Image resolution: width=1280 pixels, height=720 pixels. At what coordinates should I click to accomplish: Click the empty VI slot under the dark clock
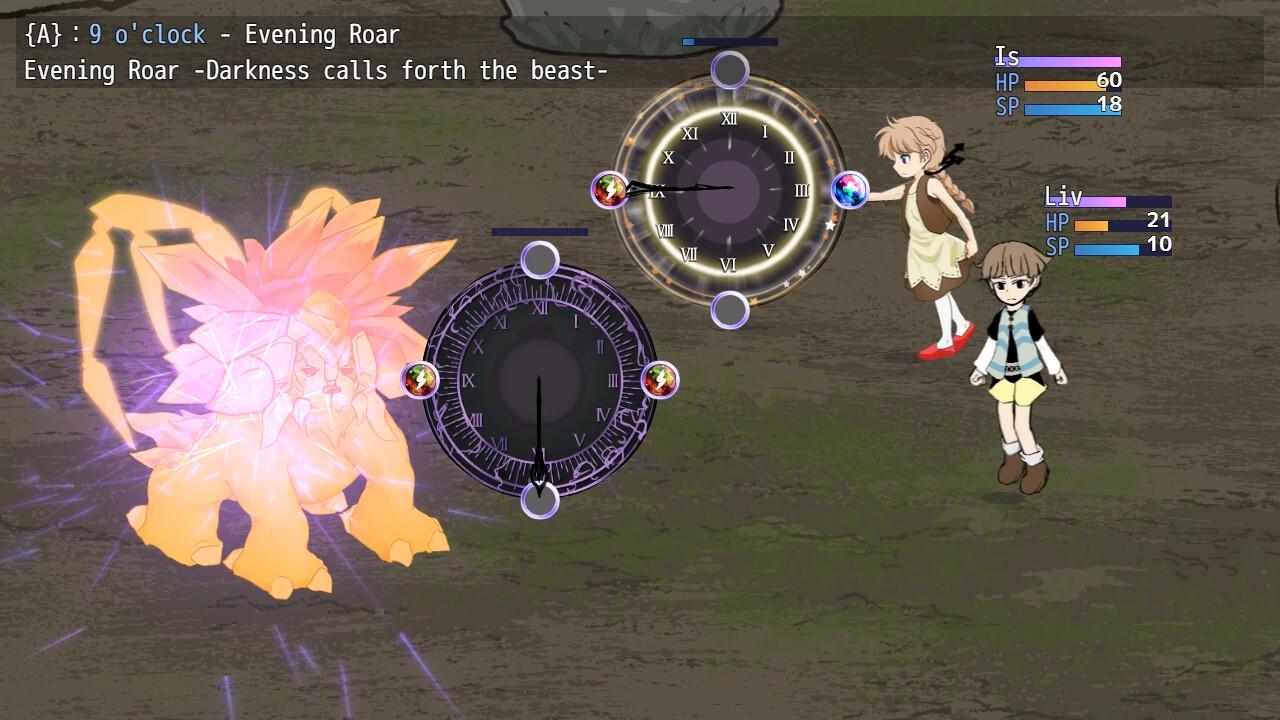coord(540,500)
